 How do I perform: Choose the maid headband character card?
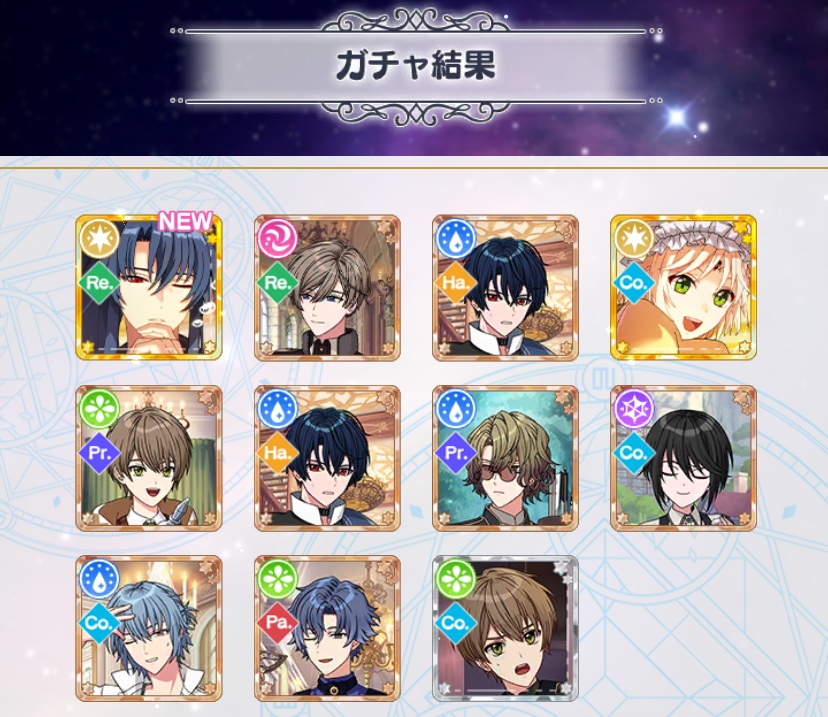[x=683, y=287]
